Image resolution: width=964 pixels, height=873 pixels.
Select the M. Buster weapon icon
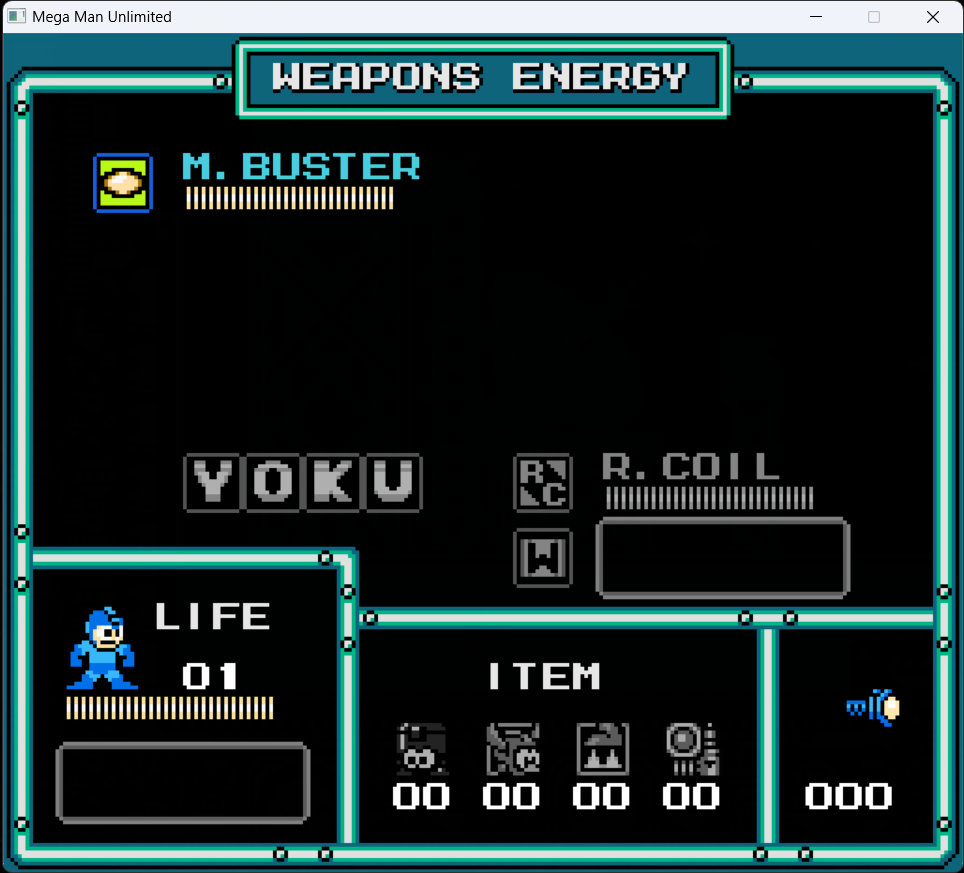[x=122, y=183]
